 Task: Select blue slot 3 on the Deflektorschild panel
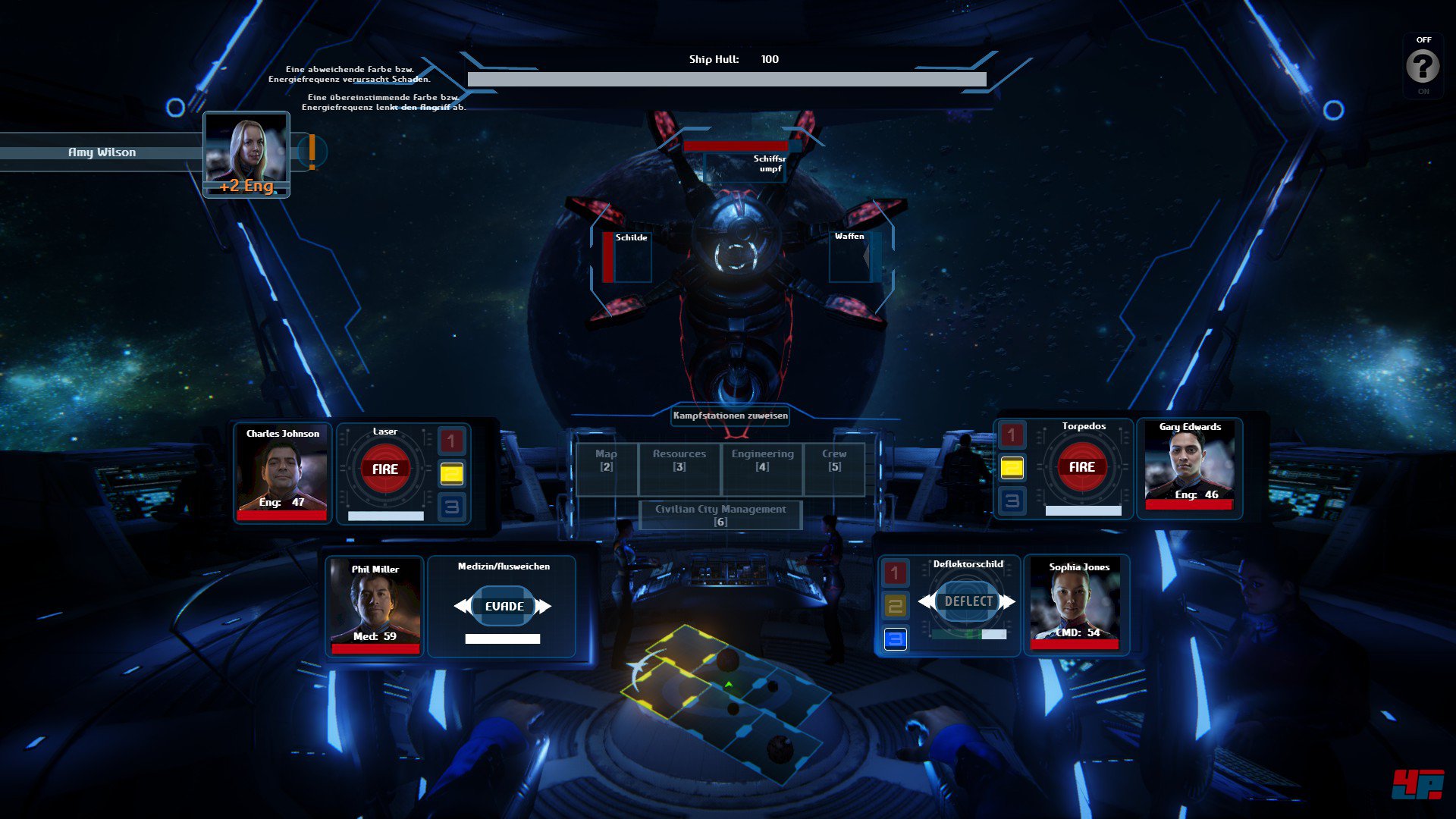click(x=896, y=639)
